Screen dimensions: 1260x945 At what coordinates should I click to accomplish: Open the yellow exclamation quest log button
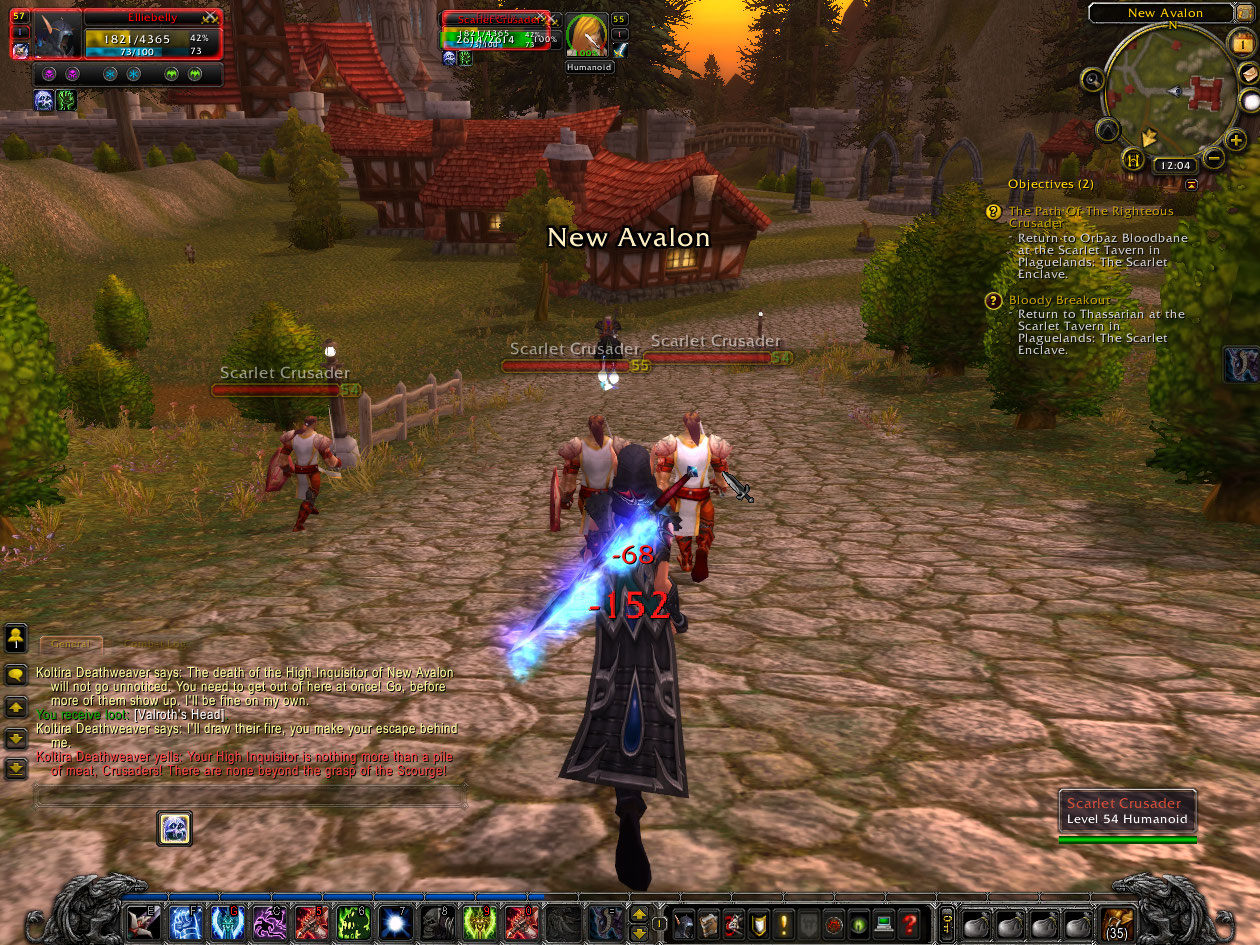tap(783, 923)
